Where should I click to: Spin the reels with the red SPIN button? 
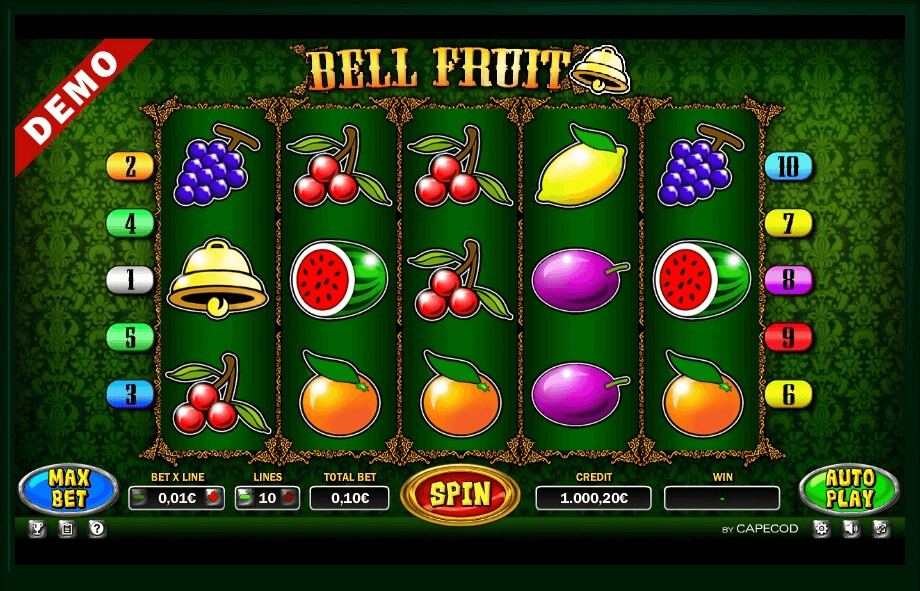(460, 493)
